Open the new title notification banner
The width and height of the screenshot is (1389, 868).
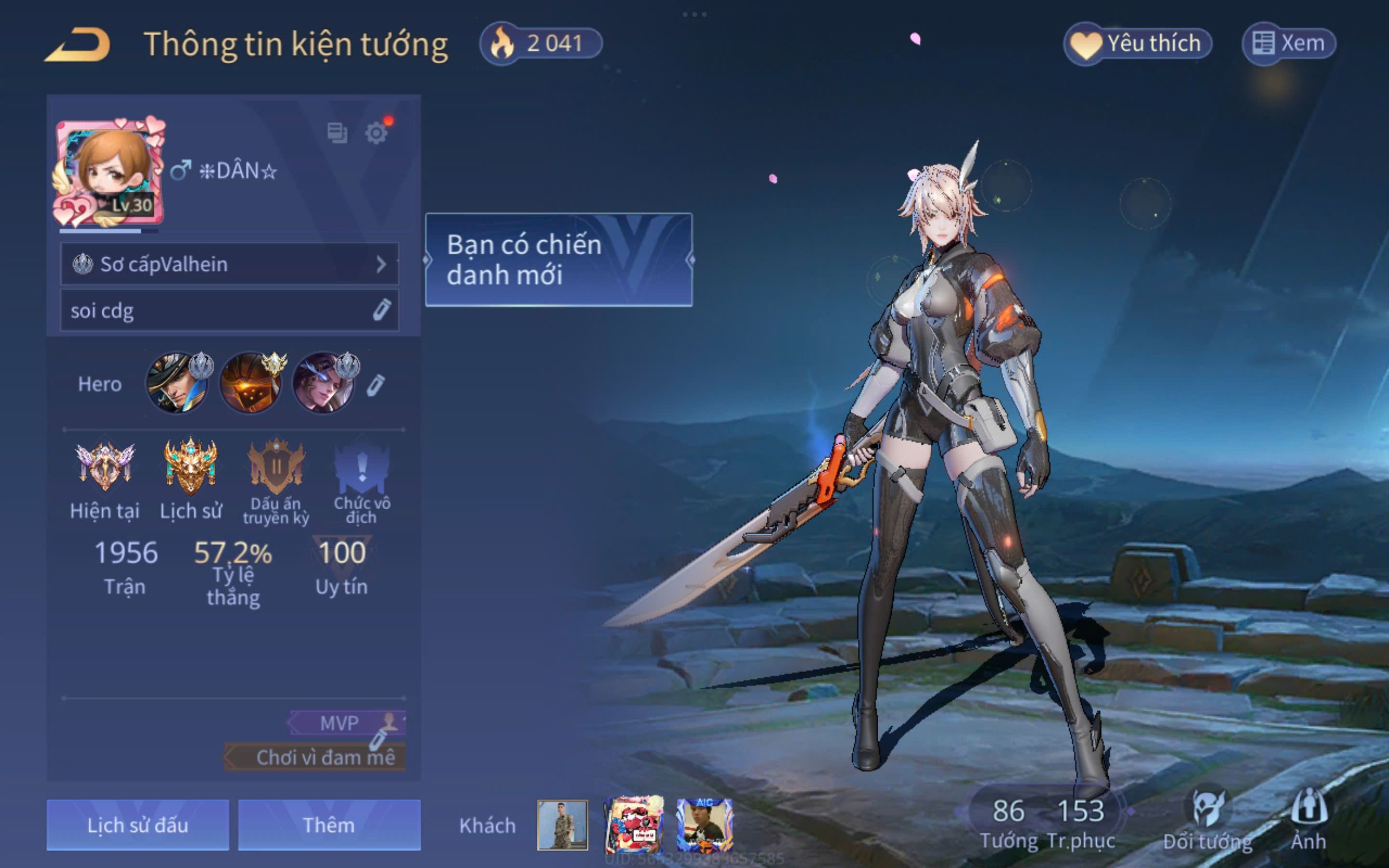[558, 259]
